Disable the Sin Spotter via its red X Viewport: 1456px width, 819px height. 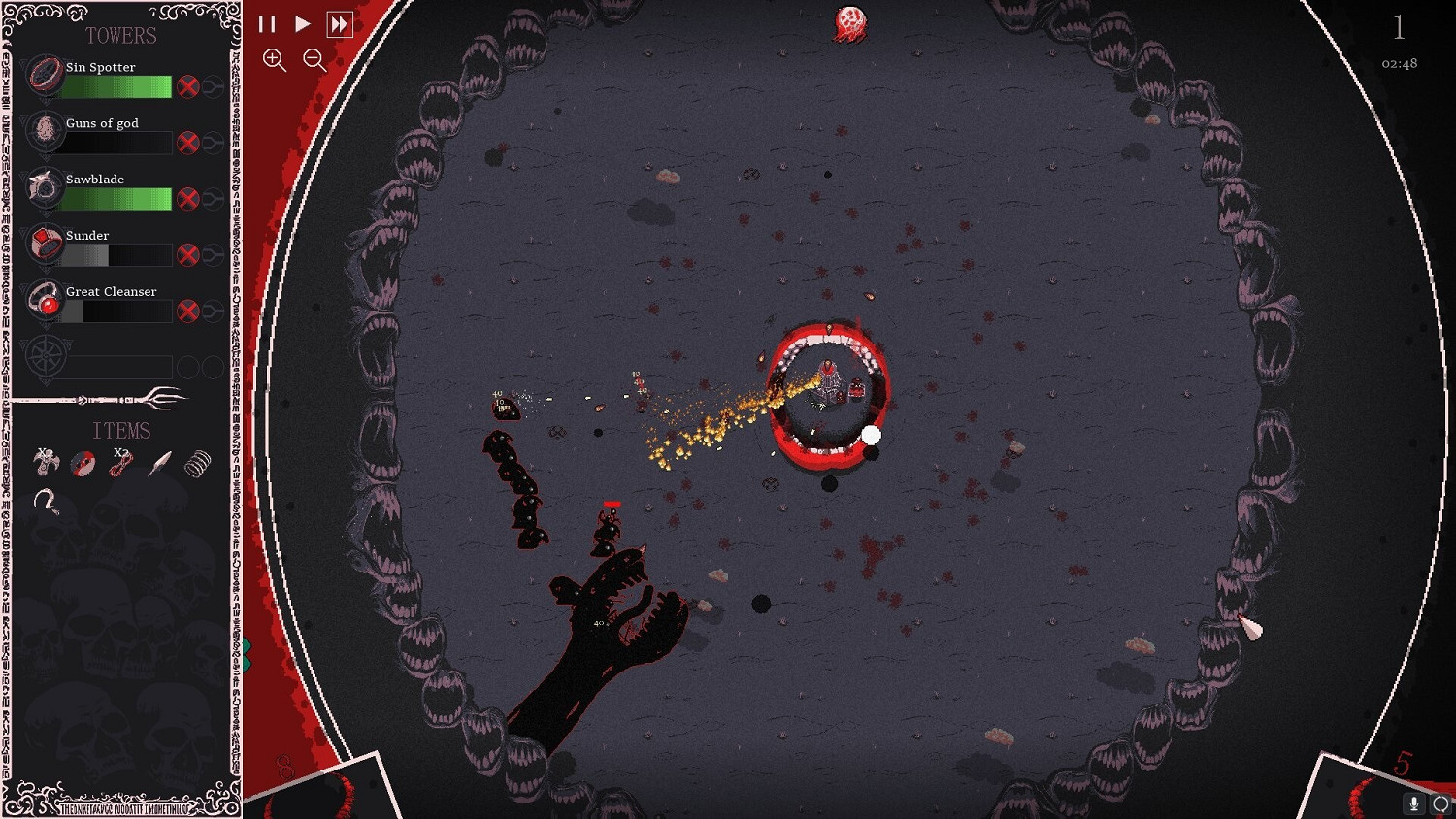(188, 86)
